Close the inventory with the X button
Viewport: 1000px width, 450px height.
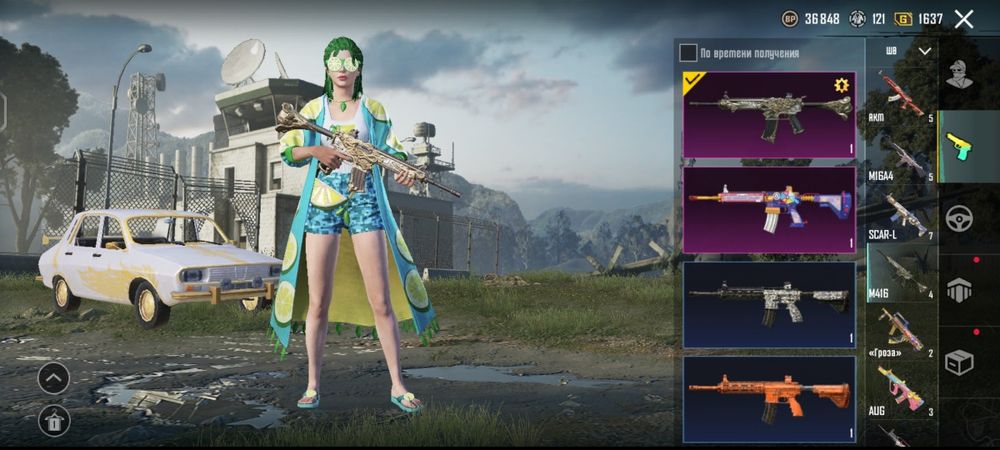pos(964,19)
